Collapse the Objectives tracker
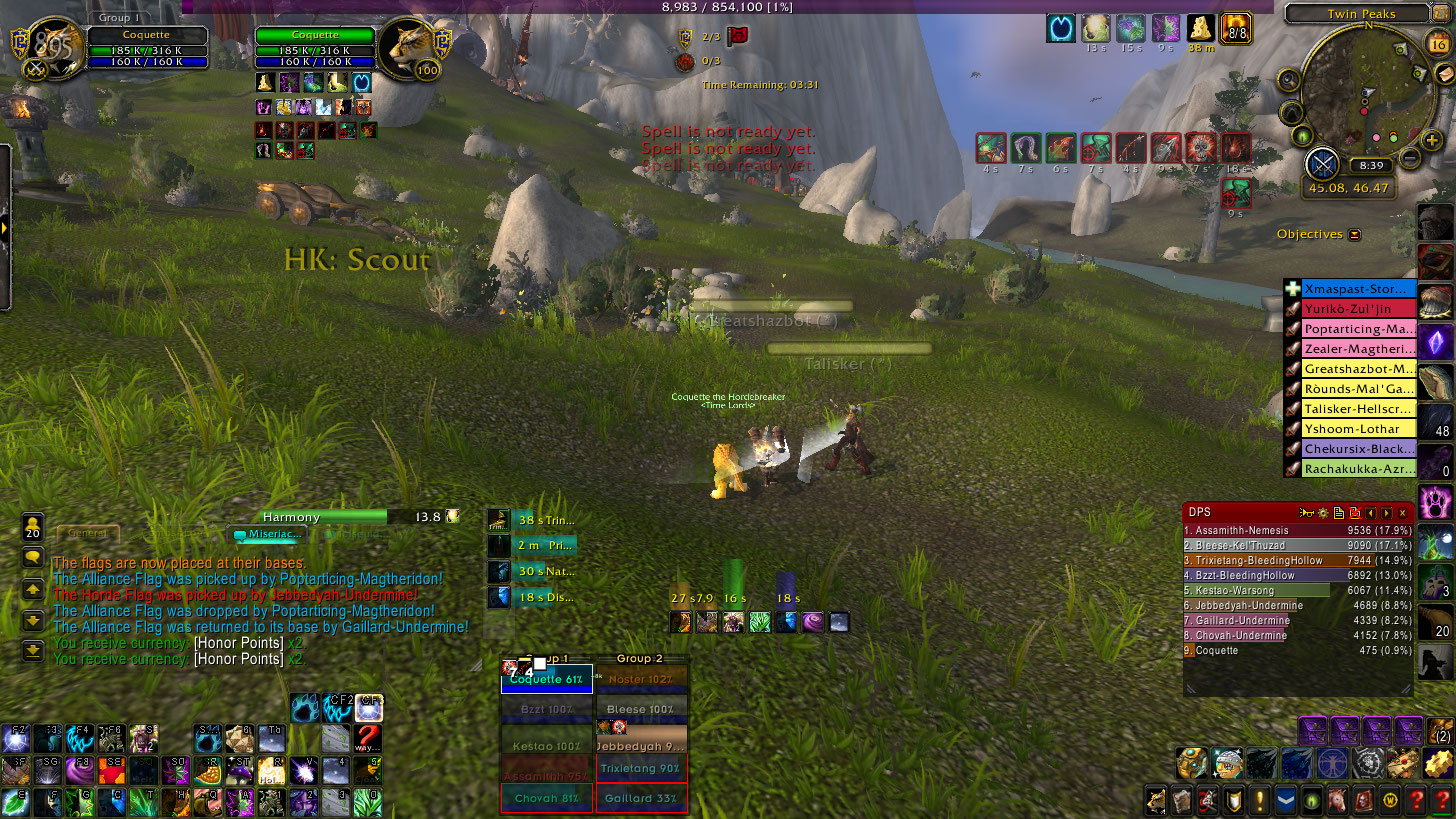This screenshot has height=819, width=1456. tap(1354, 235)
